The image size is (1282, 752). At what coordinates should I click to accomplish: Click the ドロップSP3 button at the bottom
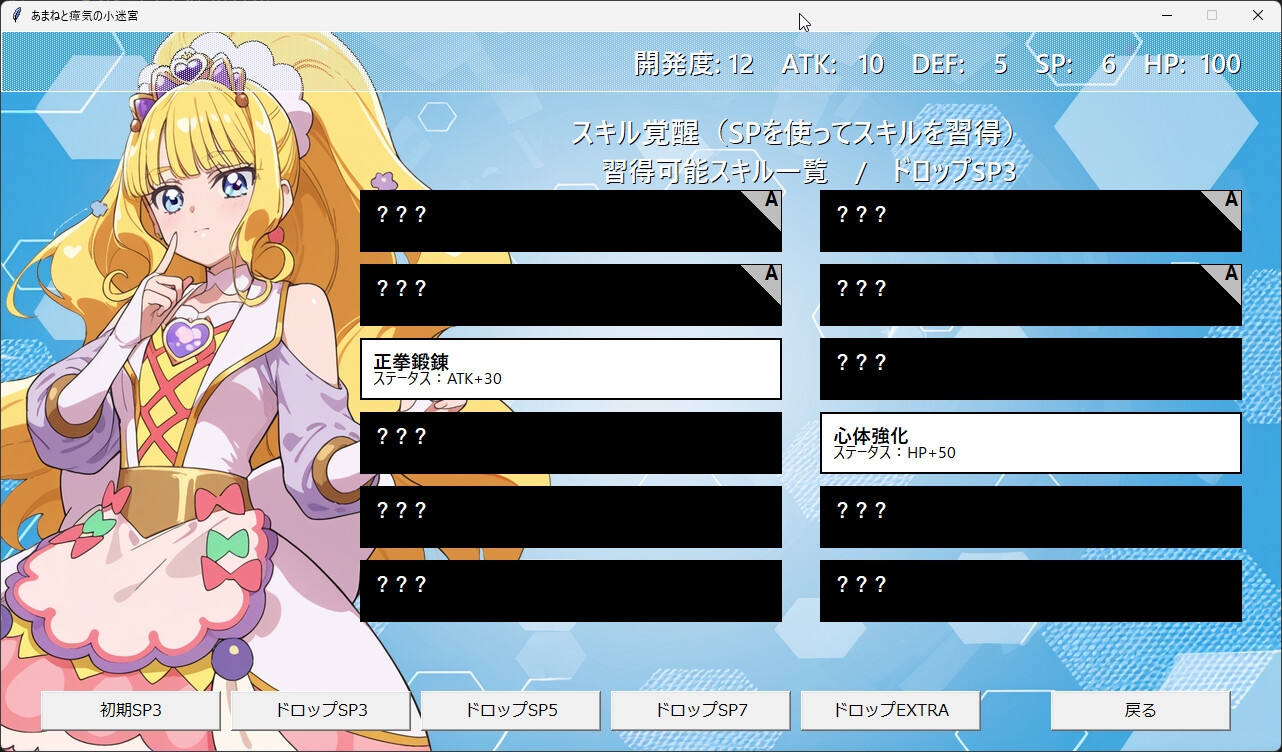pyautogui.click(x=320, y=710)
